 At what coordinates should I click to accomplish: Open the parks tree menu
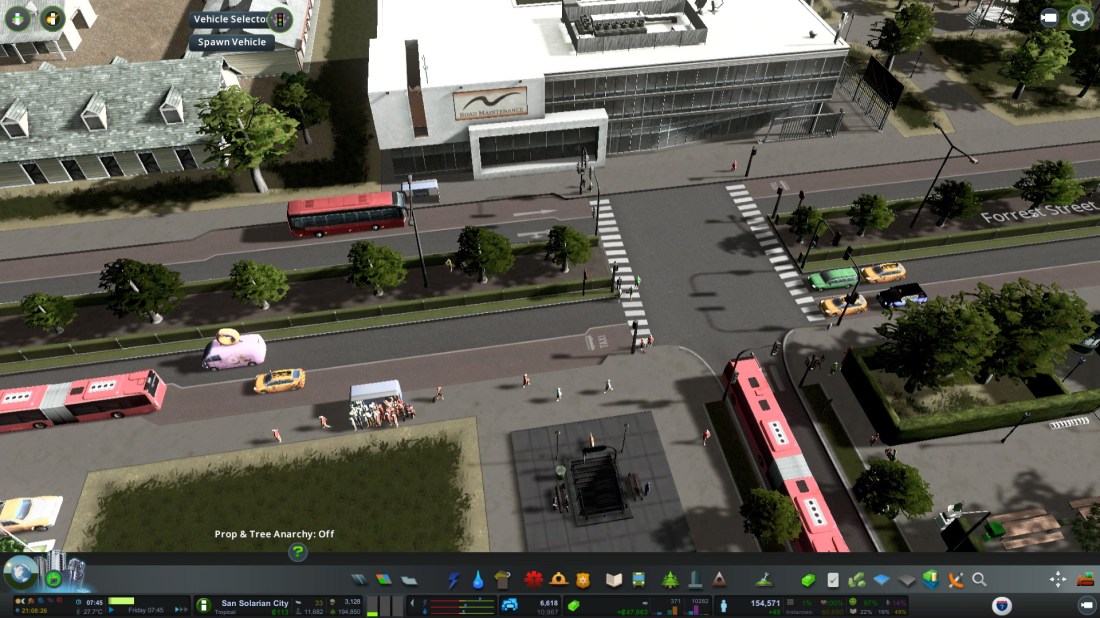[x=670, y=580]
